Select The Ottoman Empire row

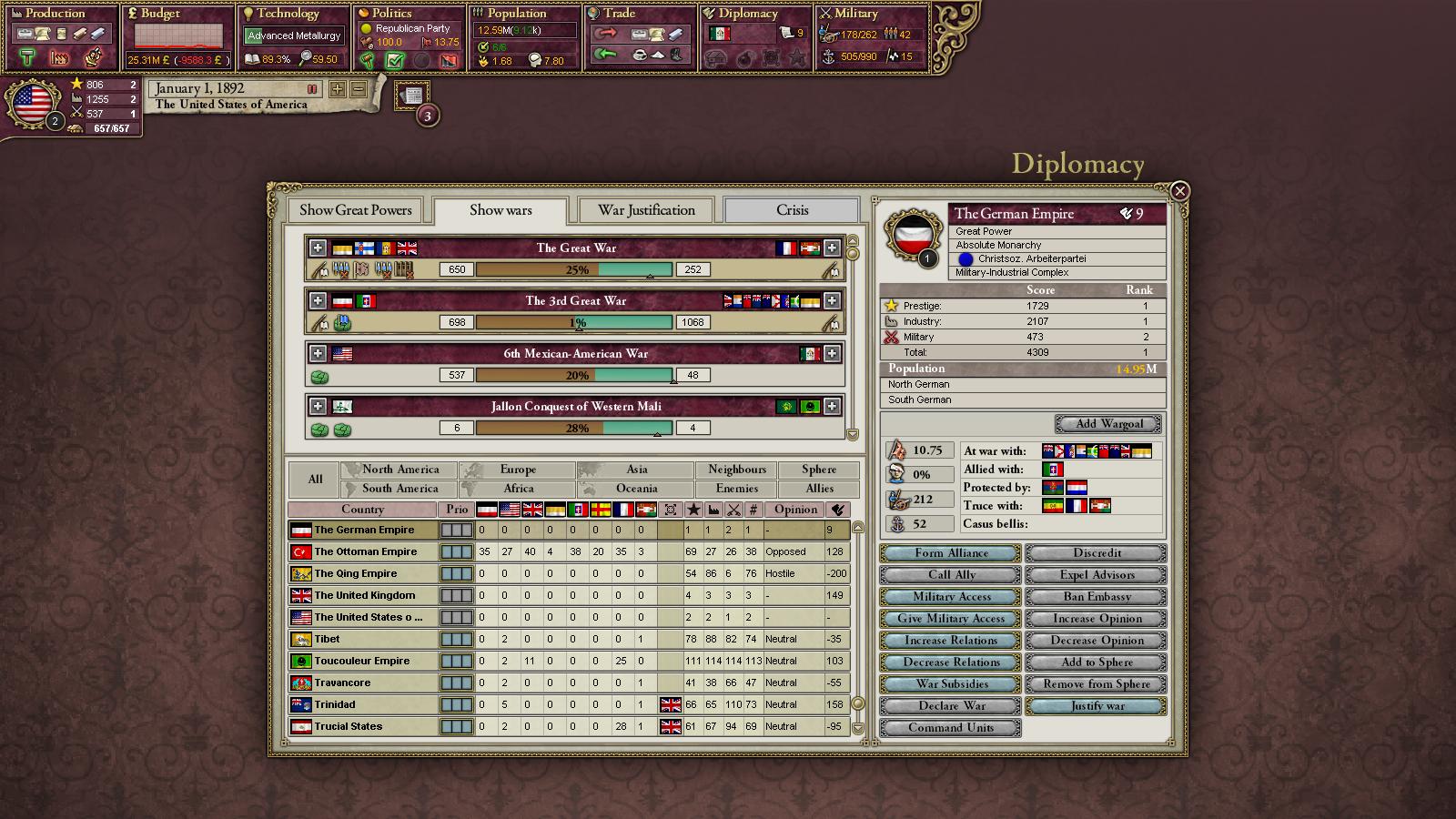pos(366,551)
